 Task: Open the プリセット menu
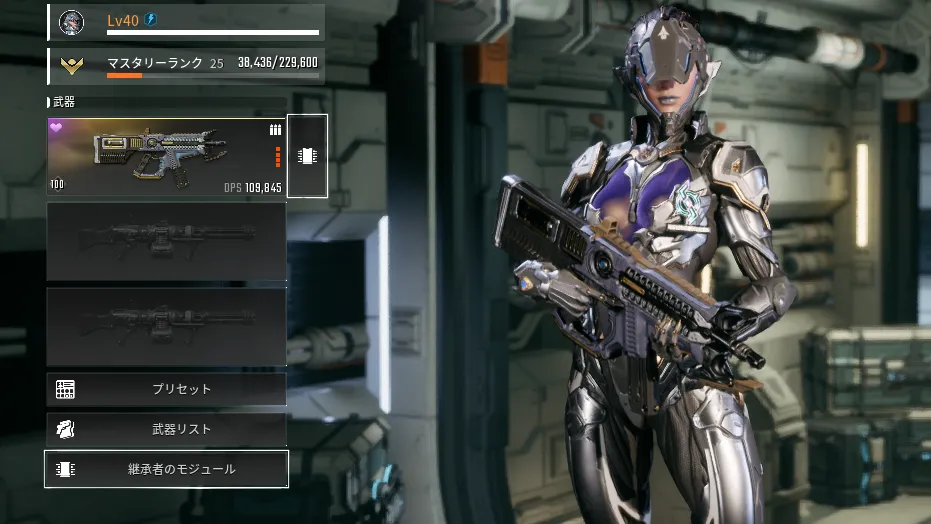166,389
